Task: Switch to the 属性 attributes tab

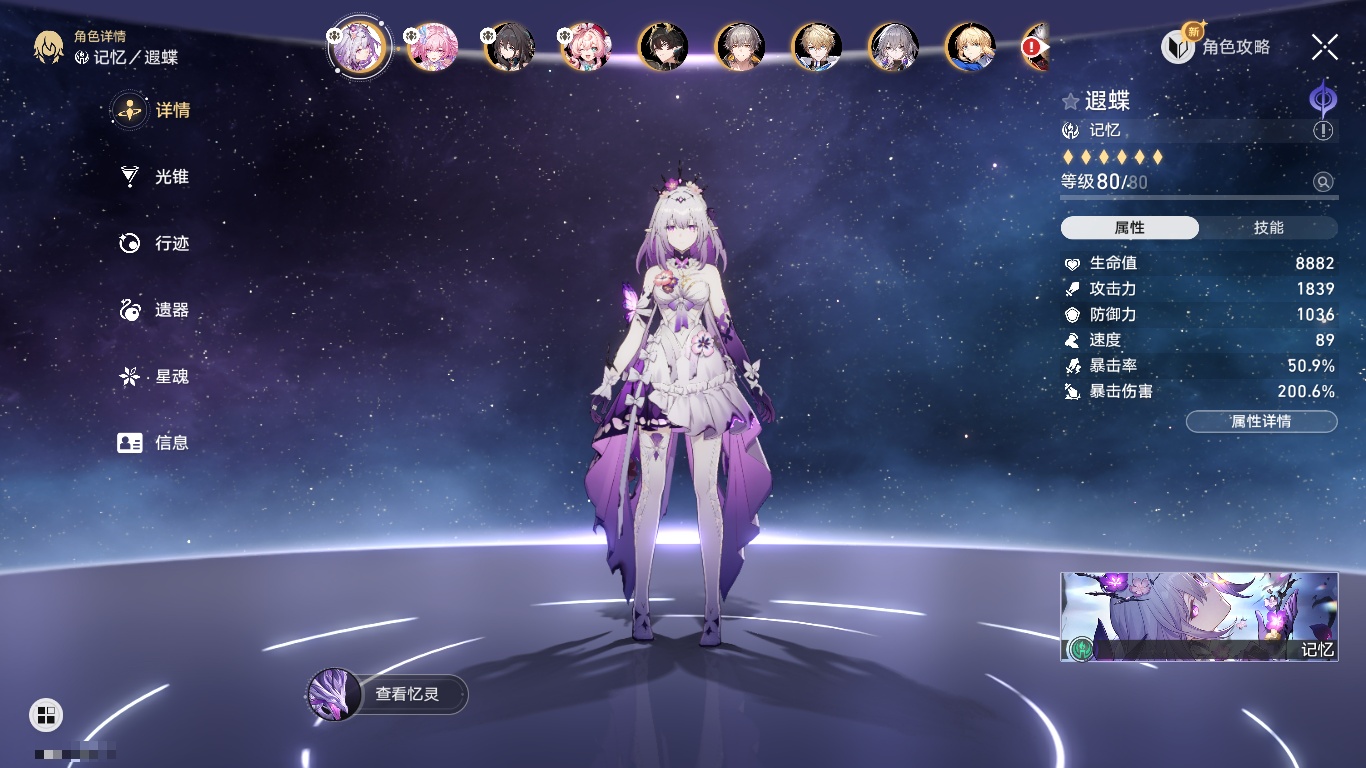Action: (1130, 228)
